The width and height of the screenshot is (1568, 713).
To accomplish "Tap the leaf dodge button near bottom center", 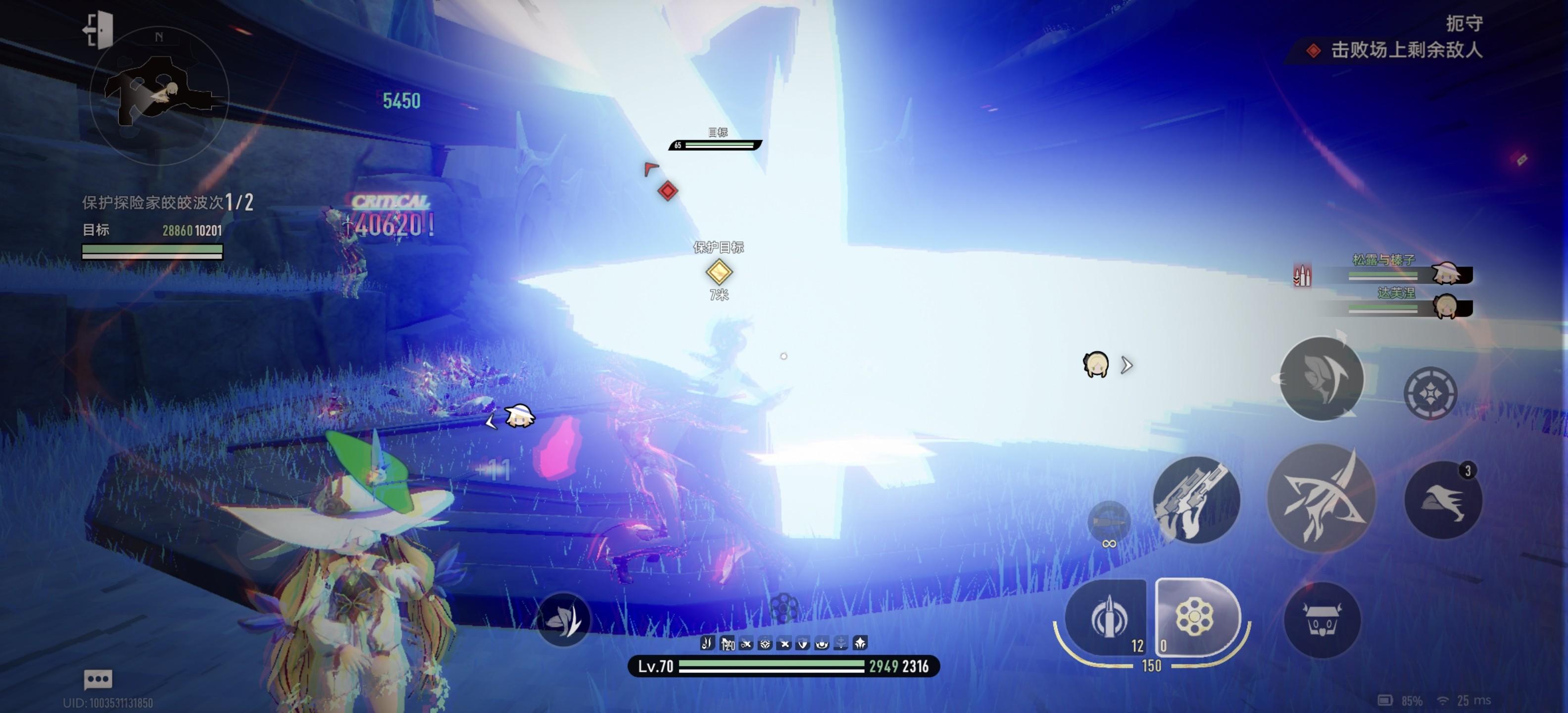I will click(x=563, y=620).
